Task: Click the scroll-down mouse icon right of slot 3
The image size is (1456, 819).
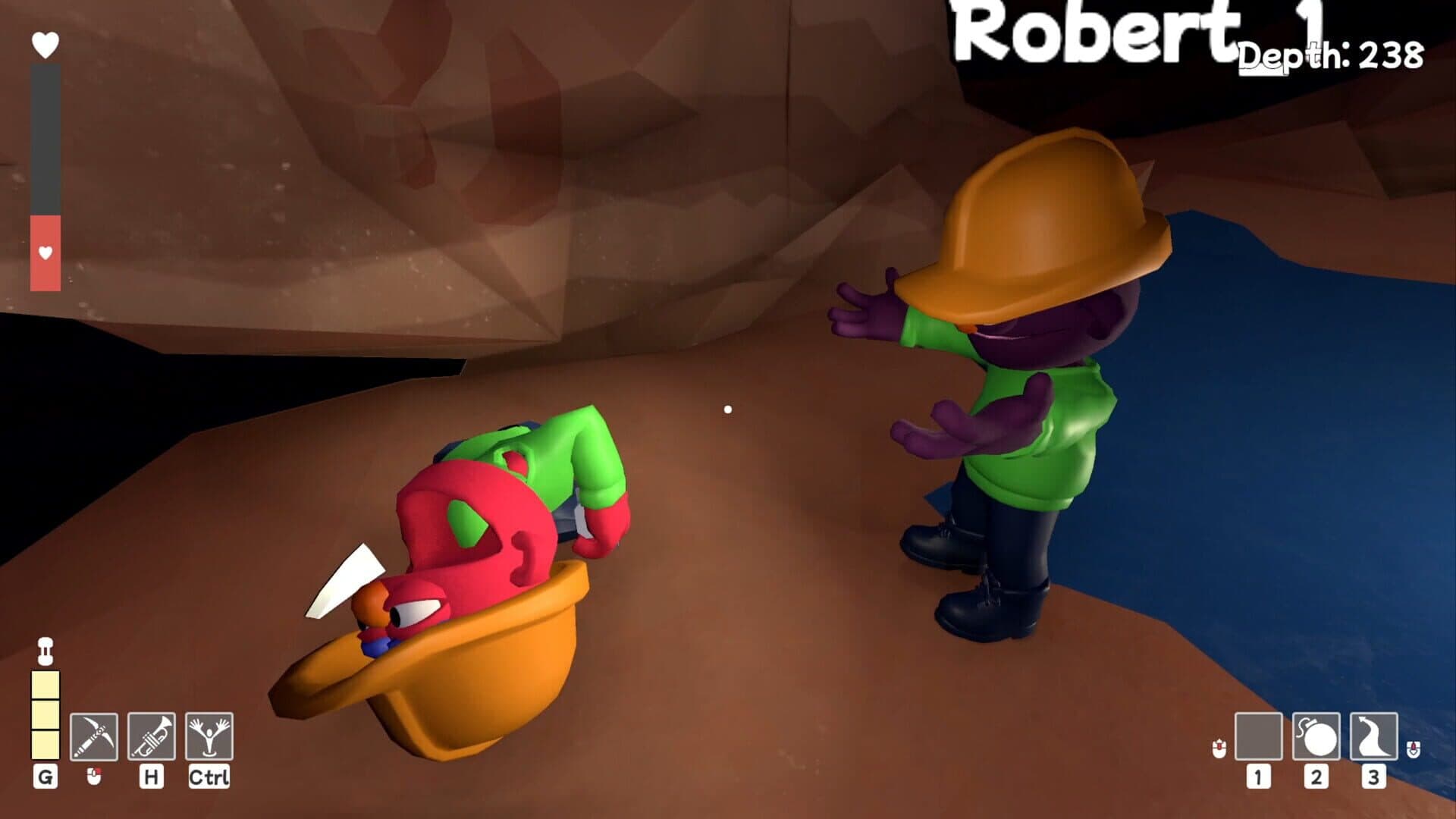Action: tap(1415, 747)
